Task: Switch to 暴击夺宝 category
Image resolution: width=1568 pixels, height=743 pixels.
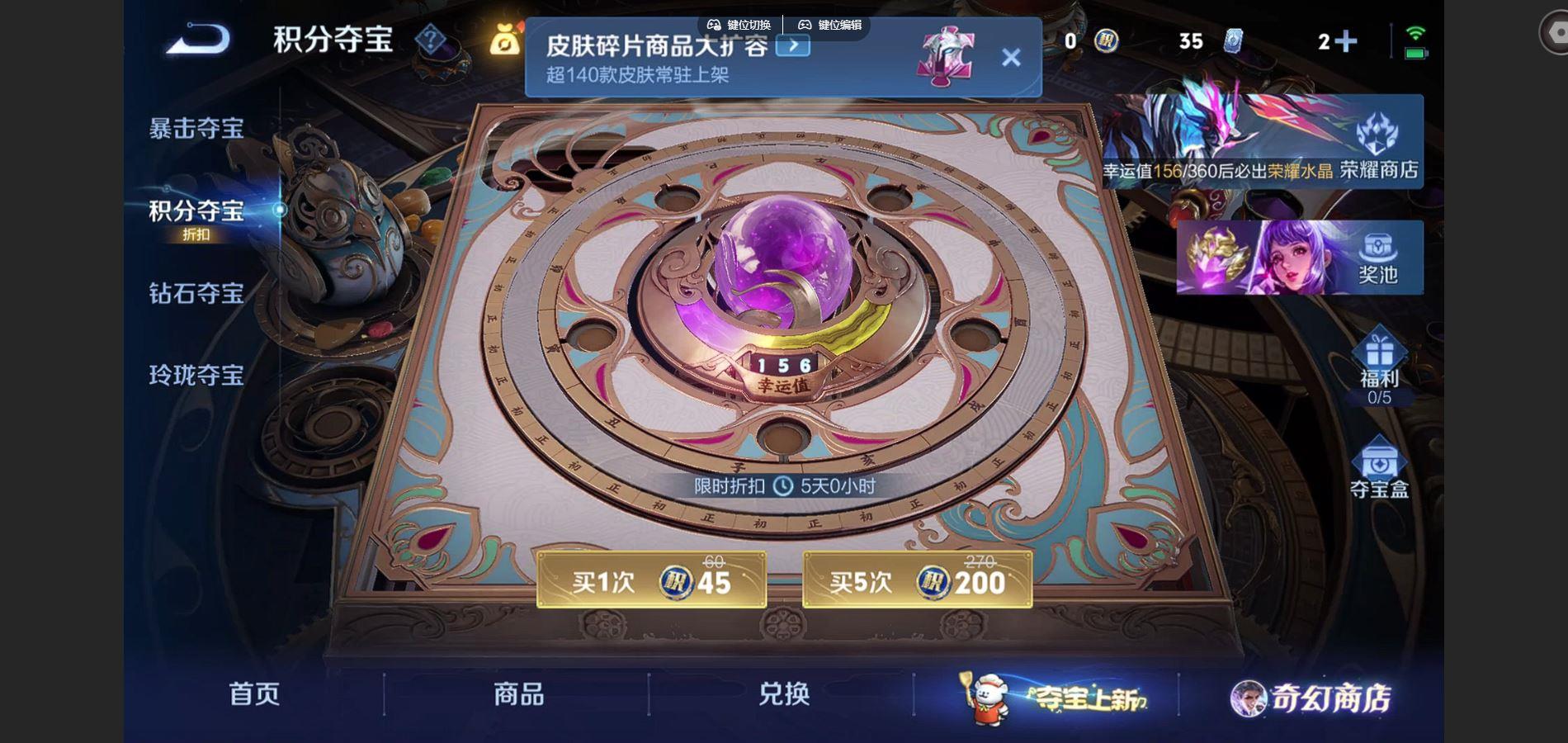Action: point(196,128)
